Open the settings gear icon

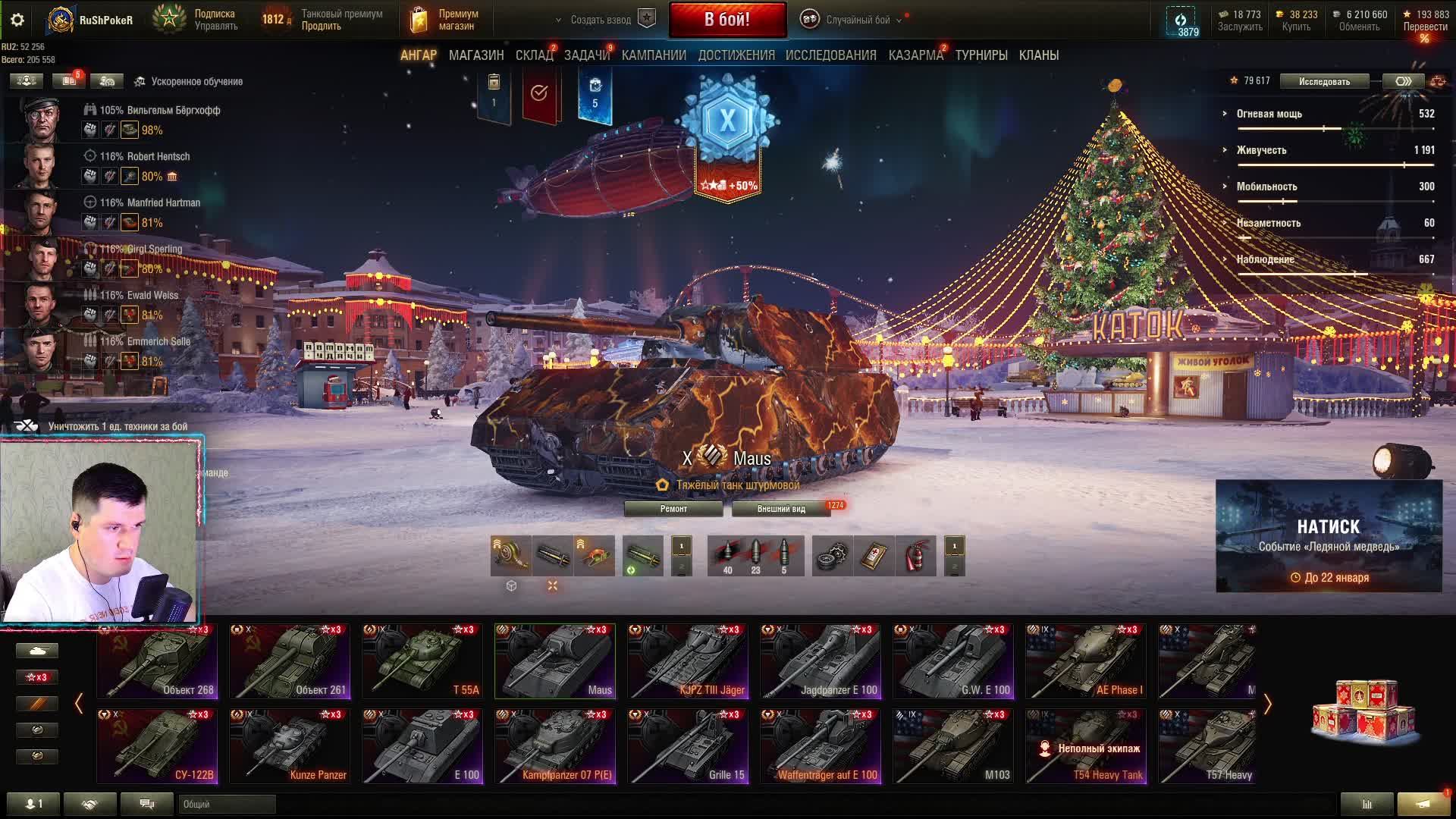17,20
